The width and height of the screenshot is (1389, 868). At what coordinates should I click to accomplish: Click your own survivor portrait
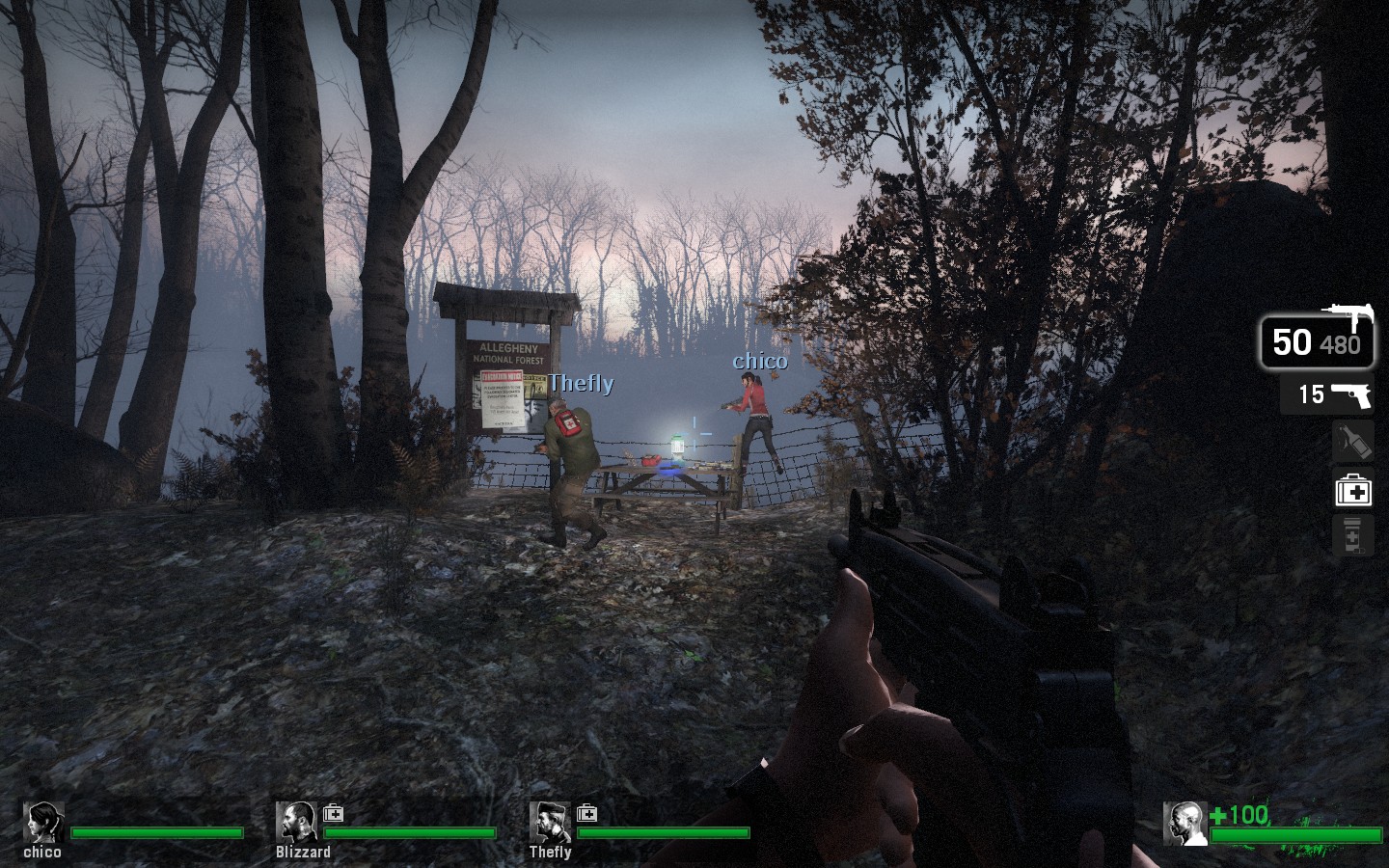pos(1185,824)
